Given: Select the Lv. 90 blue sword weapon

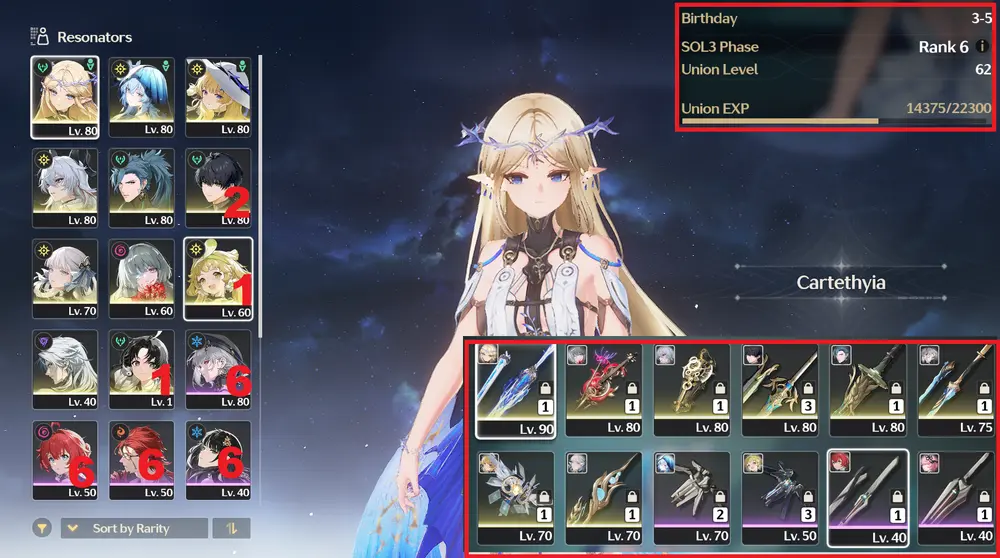Looking at the screenshot, I should coord(512,391).
